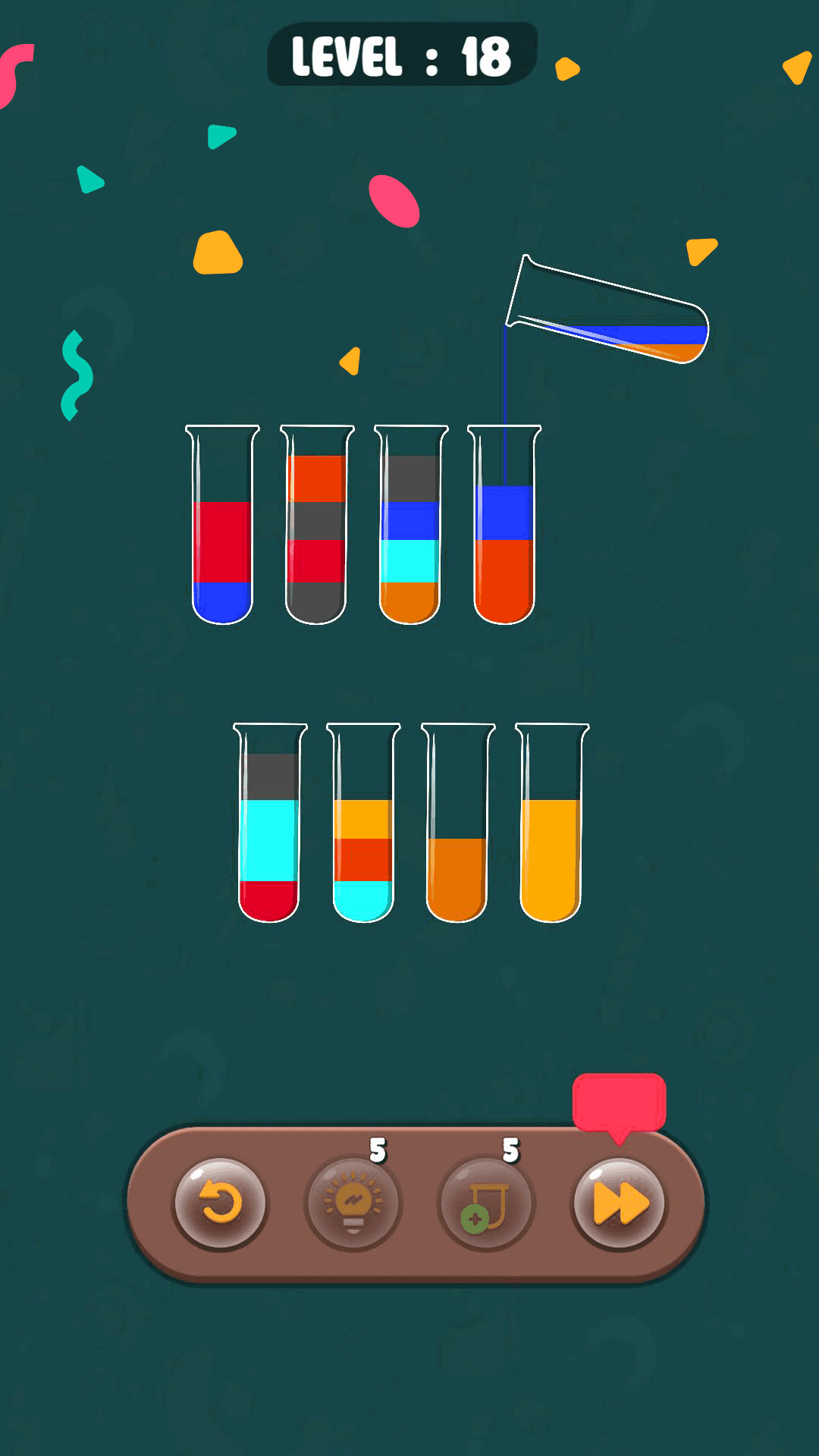Undo the last move

point(221,1203)
